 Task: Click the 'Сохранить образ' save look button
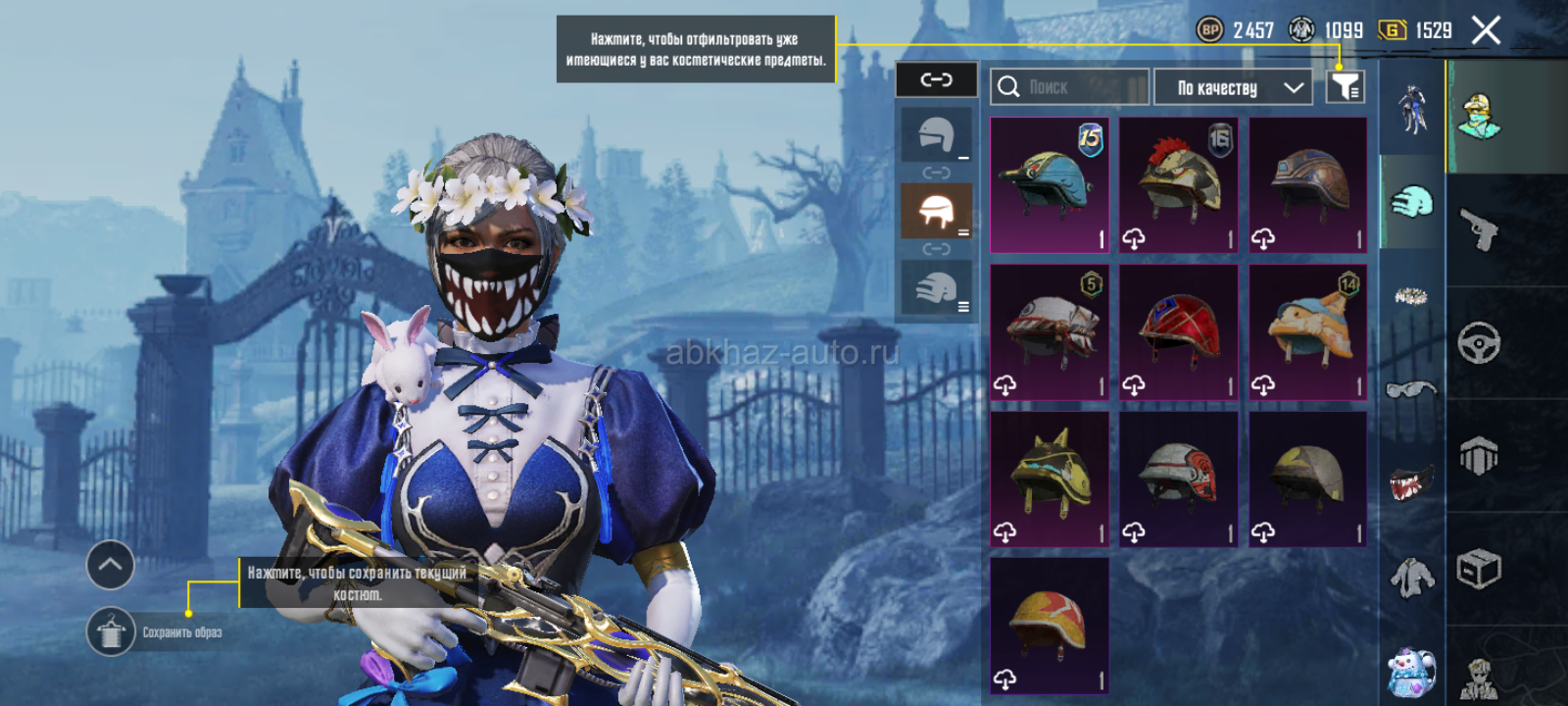click(x=111, y=631)
